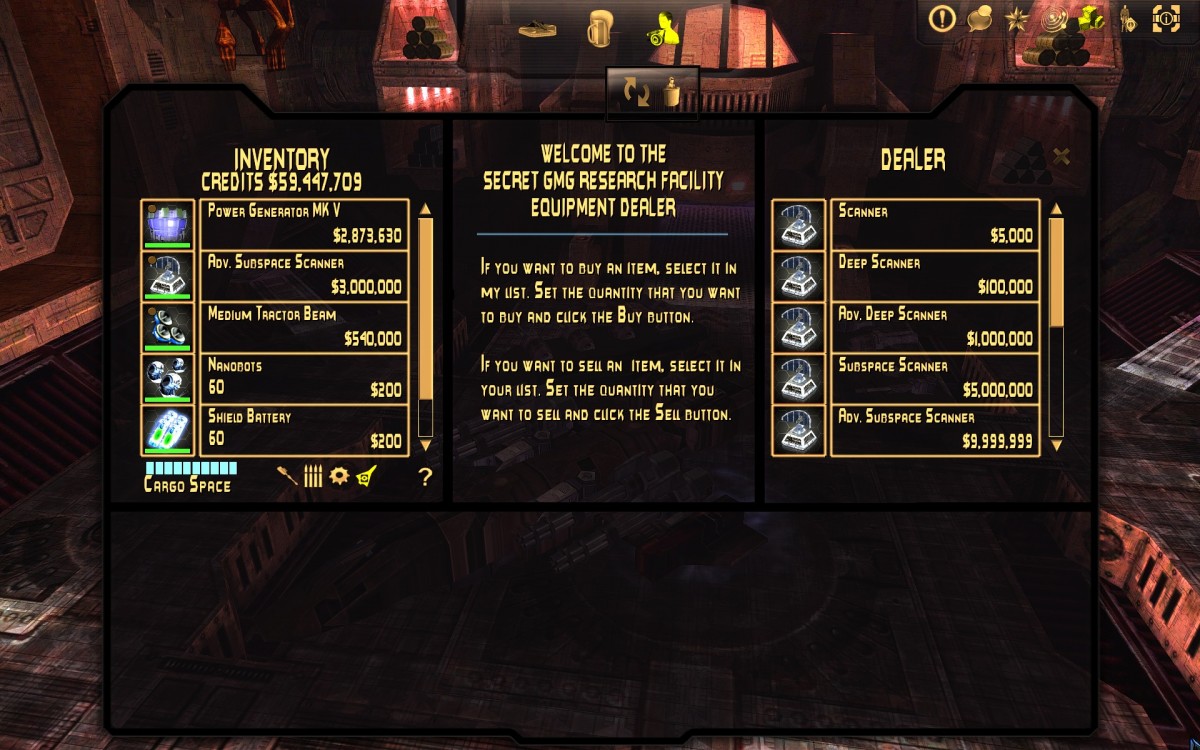Image resolution: width=1200 pixels, height=750 pixels.
Task: Choose the dealer's Deep Scanner
Action: (935, 275)
